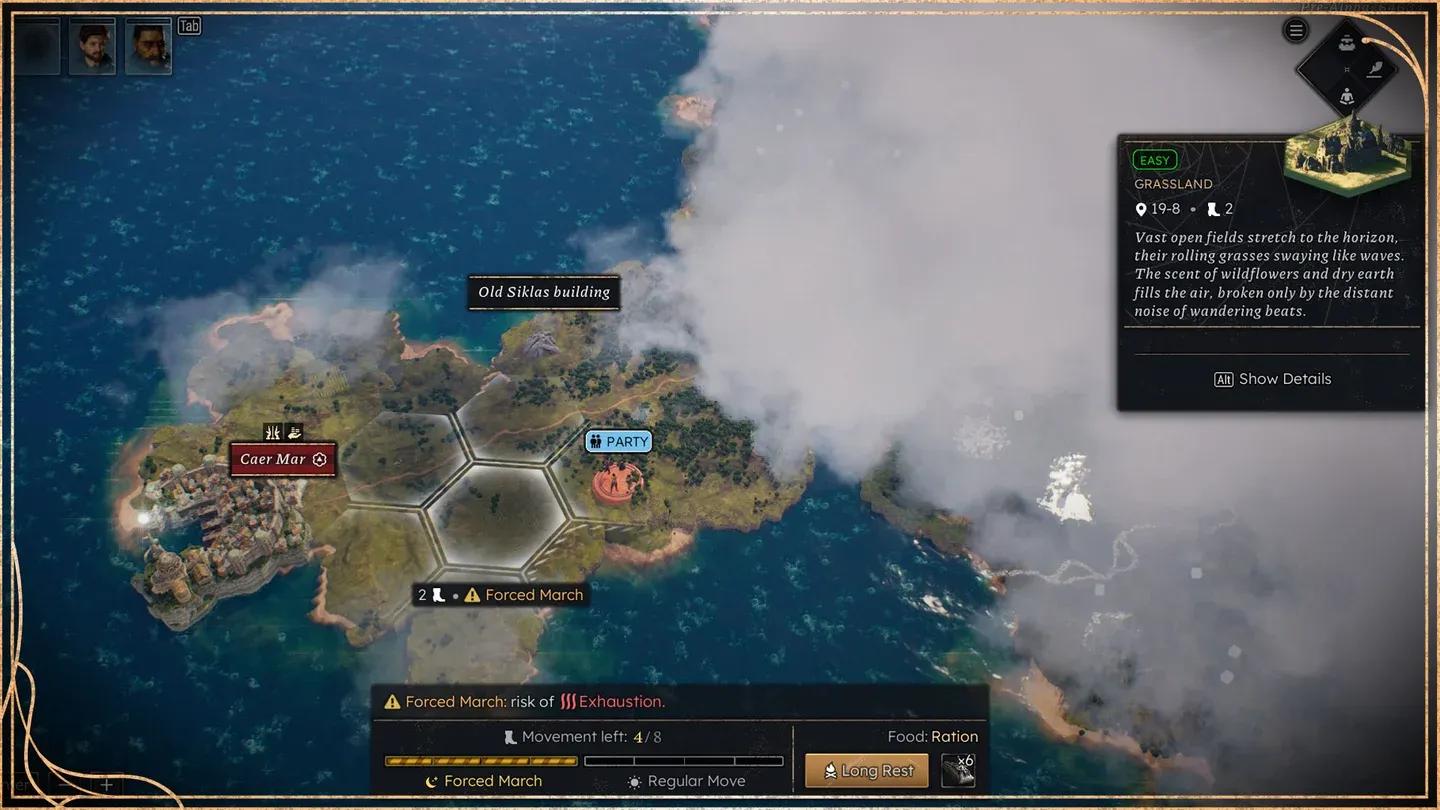Click the Tab key prompt to expand party bar

(x=189, y=25)
